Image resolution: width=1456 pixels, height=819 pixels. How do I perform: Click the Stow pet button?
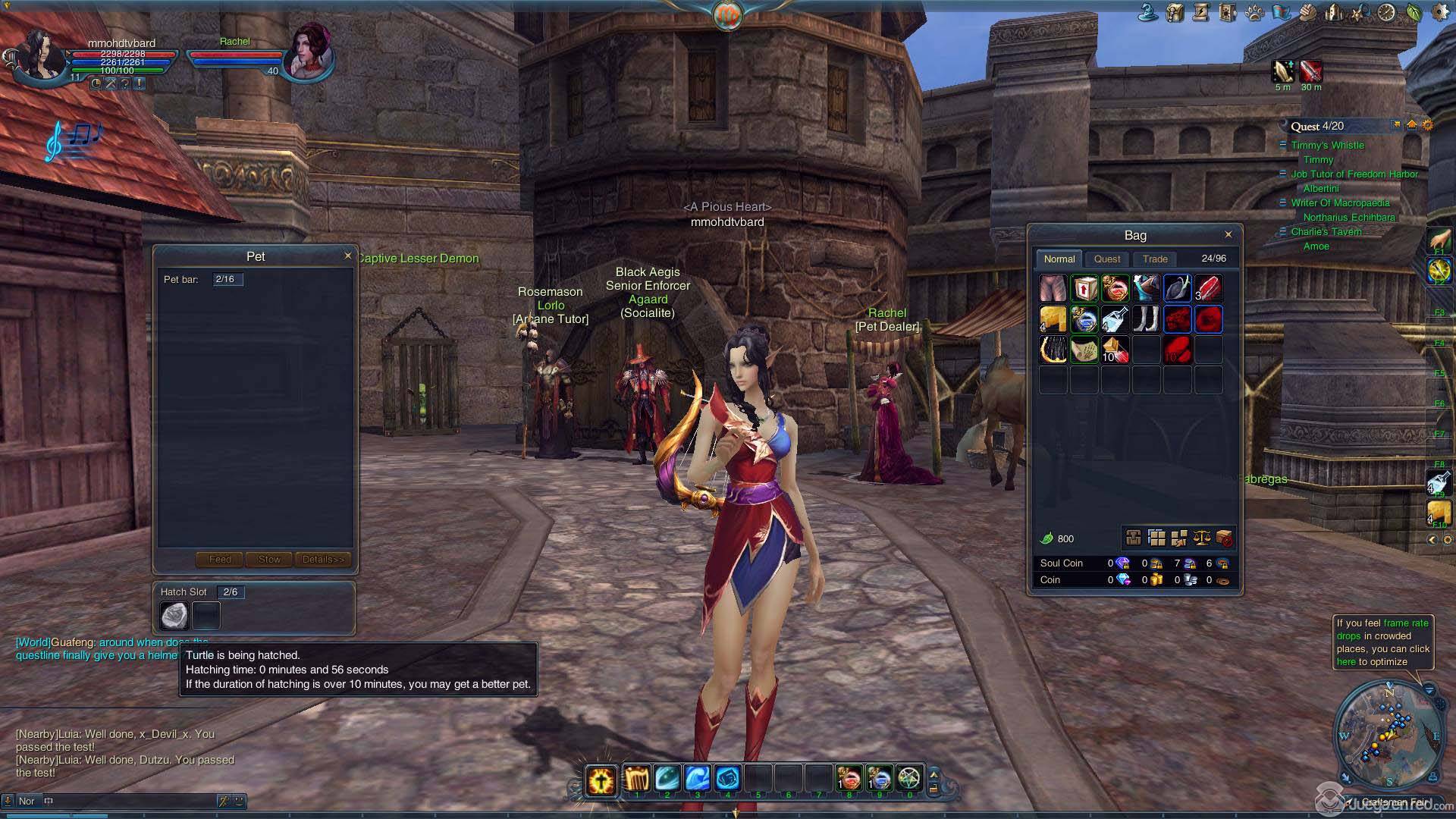269,559
